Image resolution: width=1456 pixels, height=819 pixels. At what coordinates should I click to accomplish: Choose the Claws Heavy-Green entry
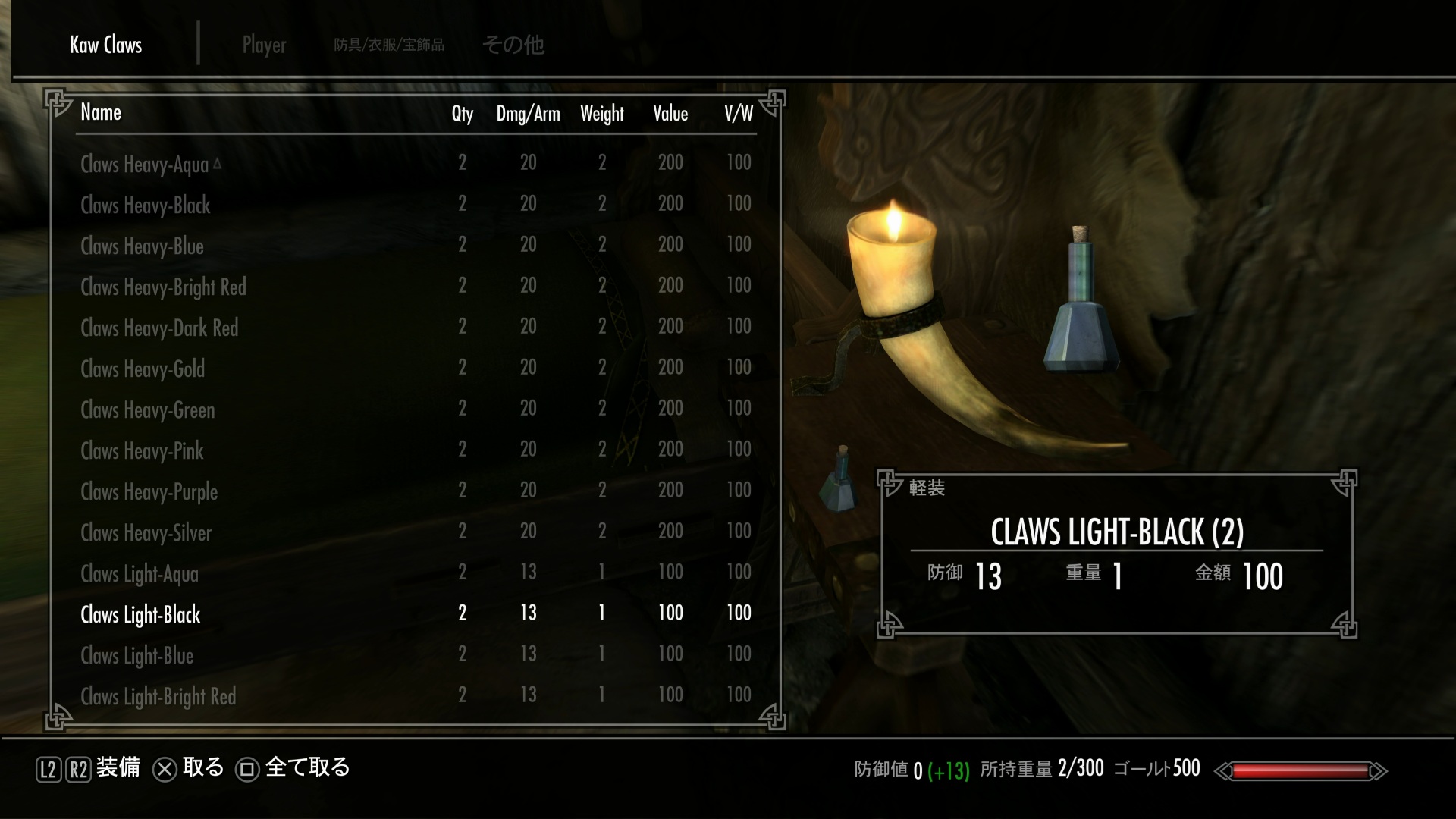[148, 409]
